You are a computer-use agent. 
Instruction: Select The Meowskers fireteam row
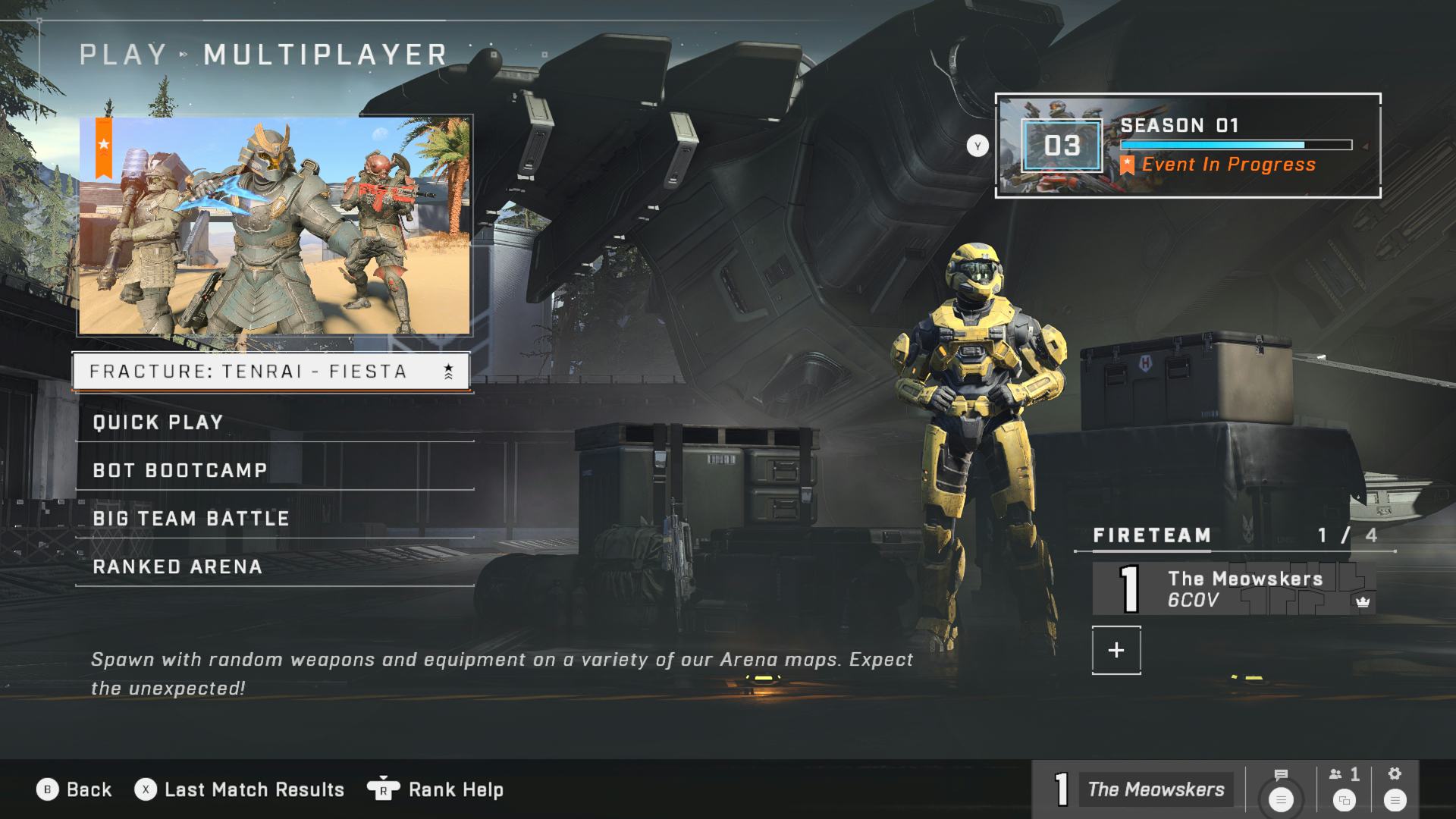[x=1233, y=589]
